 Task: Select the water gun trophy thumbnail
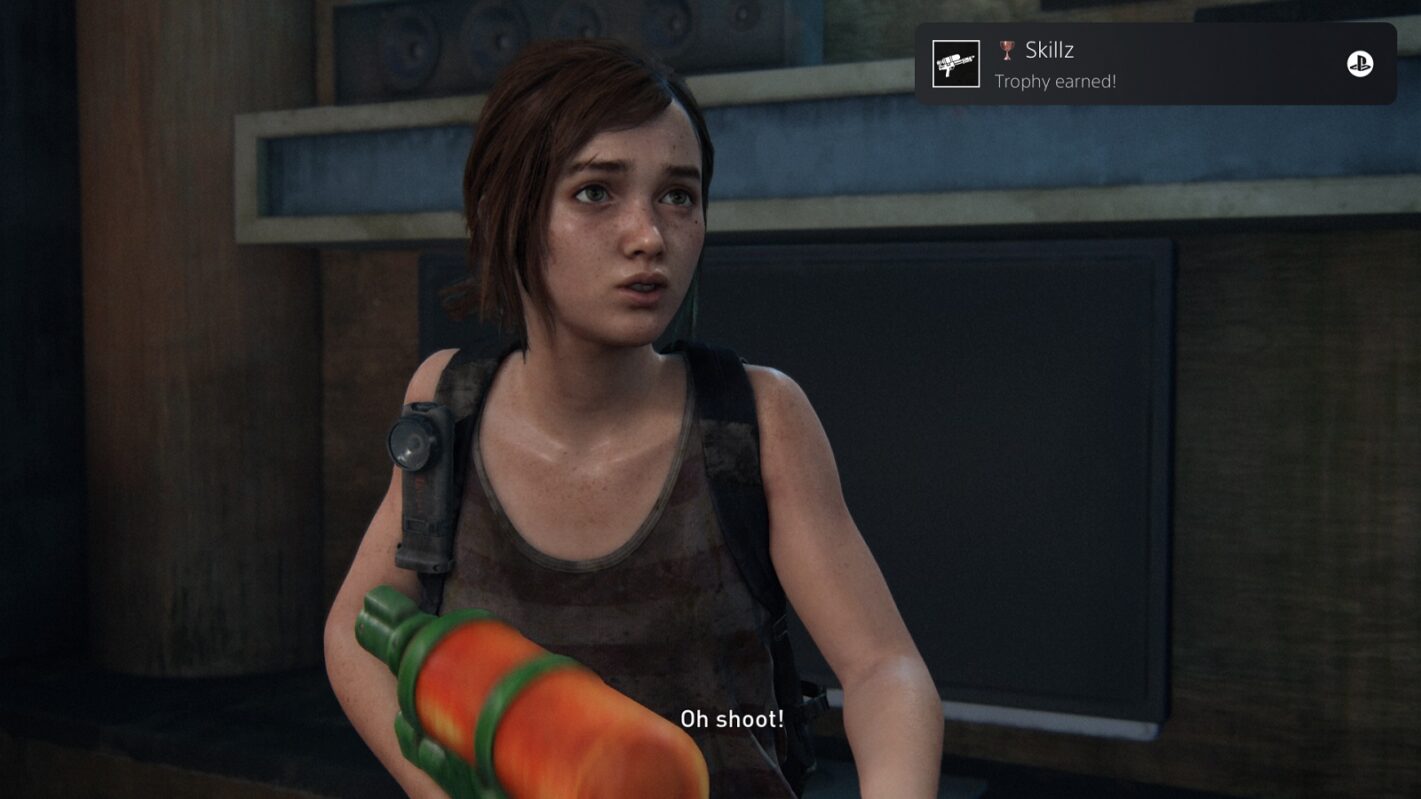coord(956,64)
